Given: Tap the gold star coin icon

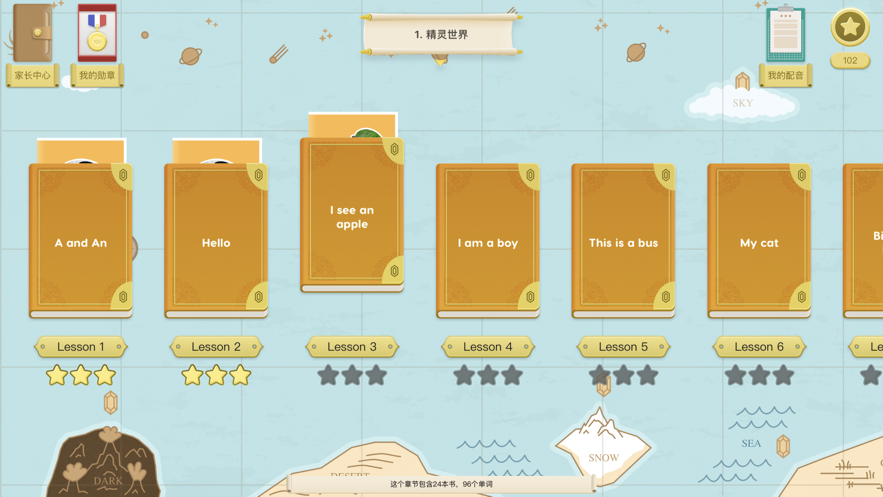Looking at the screenshot, I should coord(849,28).
